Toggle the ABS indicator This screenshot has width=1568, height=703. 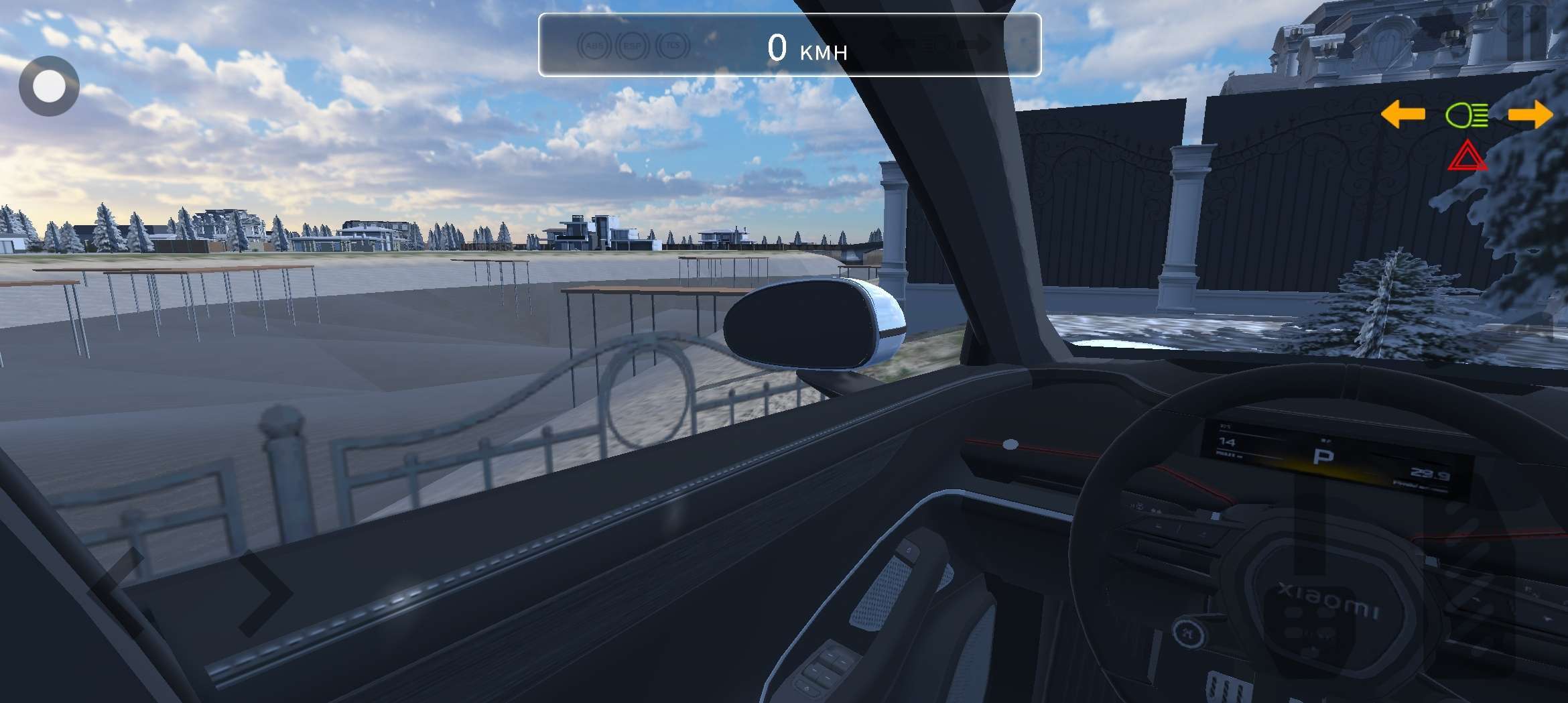tap(594, 46)
